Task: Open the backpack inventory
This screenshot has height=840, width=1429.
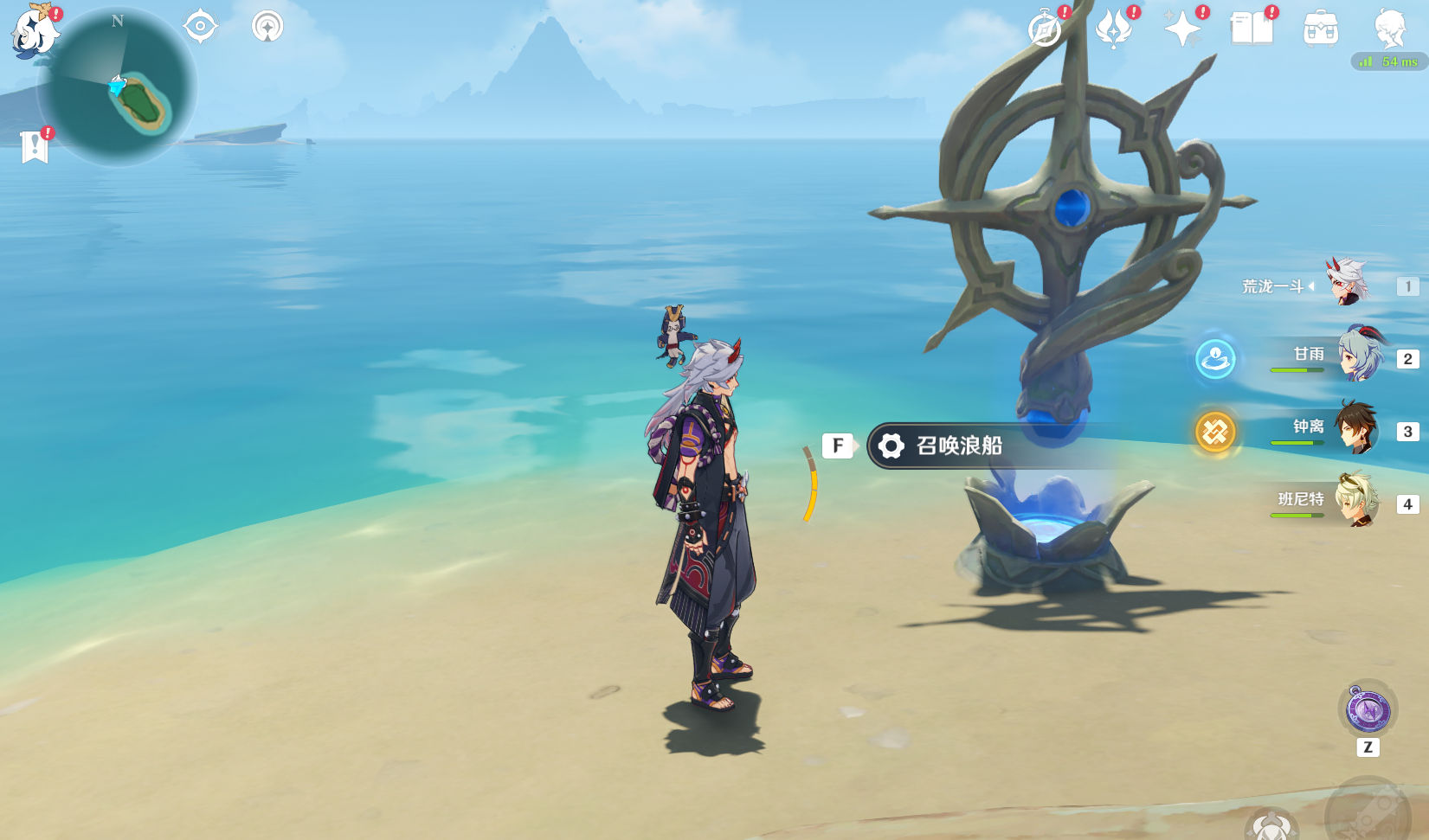Action: [1321, 29]
